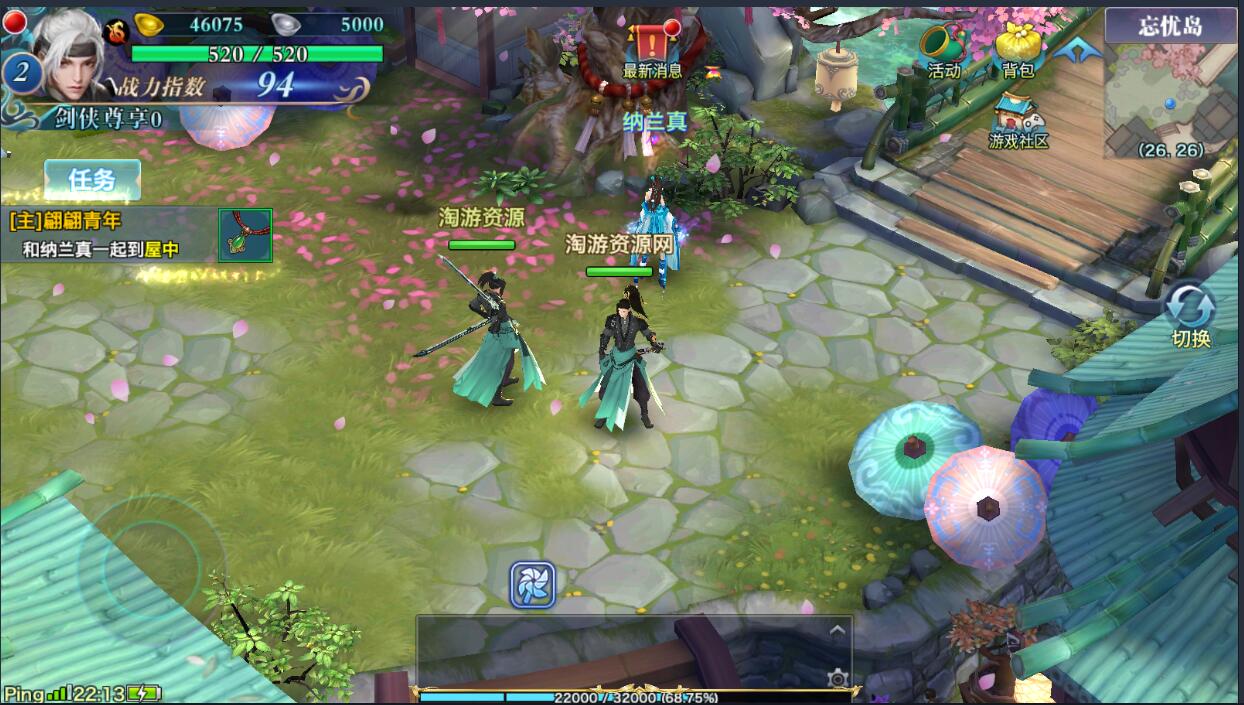This screenshot has width=1244, height=705.
Task: Click the jade necklace quest reward icon
Action: coord(245,236)
